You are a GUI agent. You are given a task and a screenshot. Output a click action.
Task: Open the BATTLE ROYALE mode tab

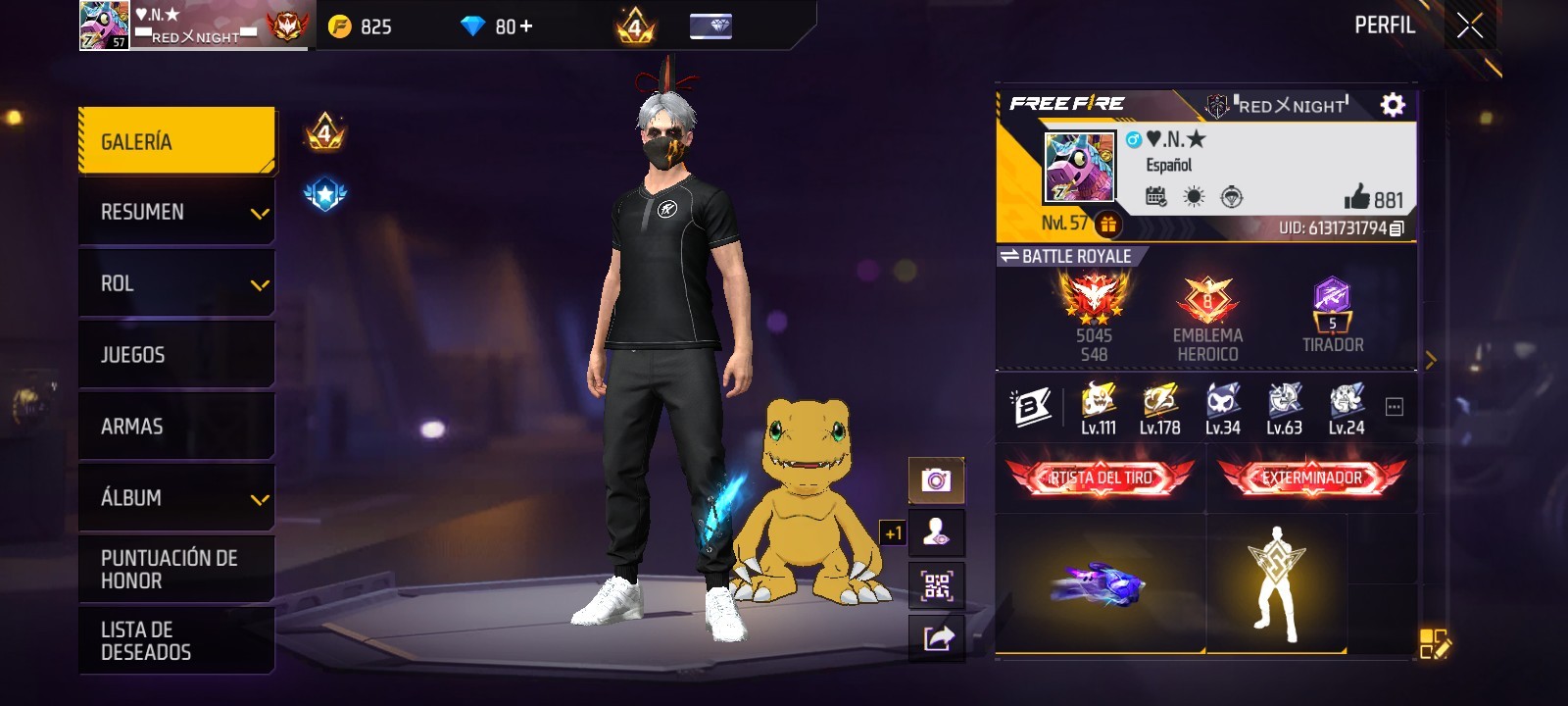(1063, 256)
